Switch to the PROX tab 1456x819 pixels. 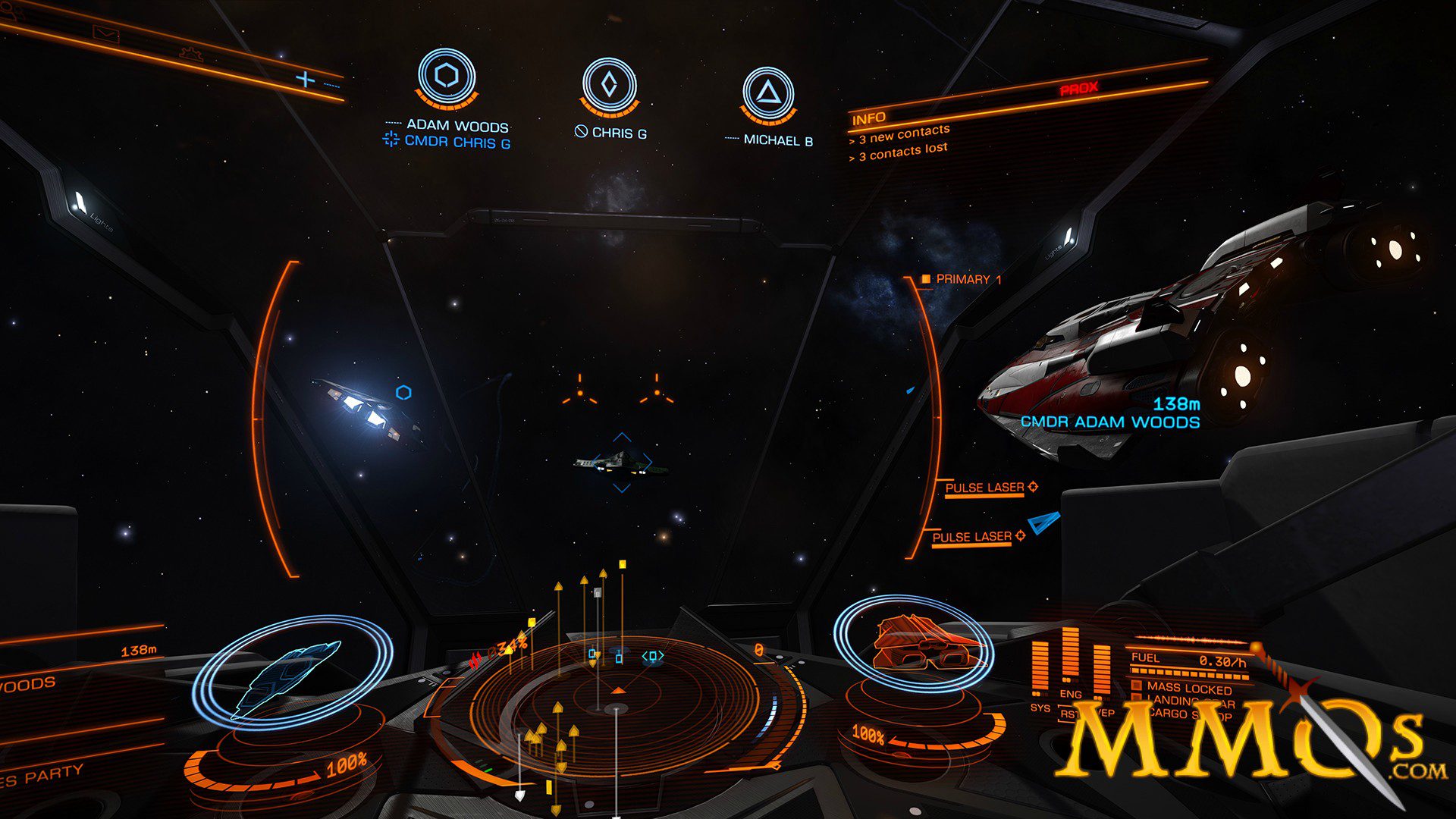1080,88
